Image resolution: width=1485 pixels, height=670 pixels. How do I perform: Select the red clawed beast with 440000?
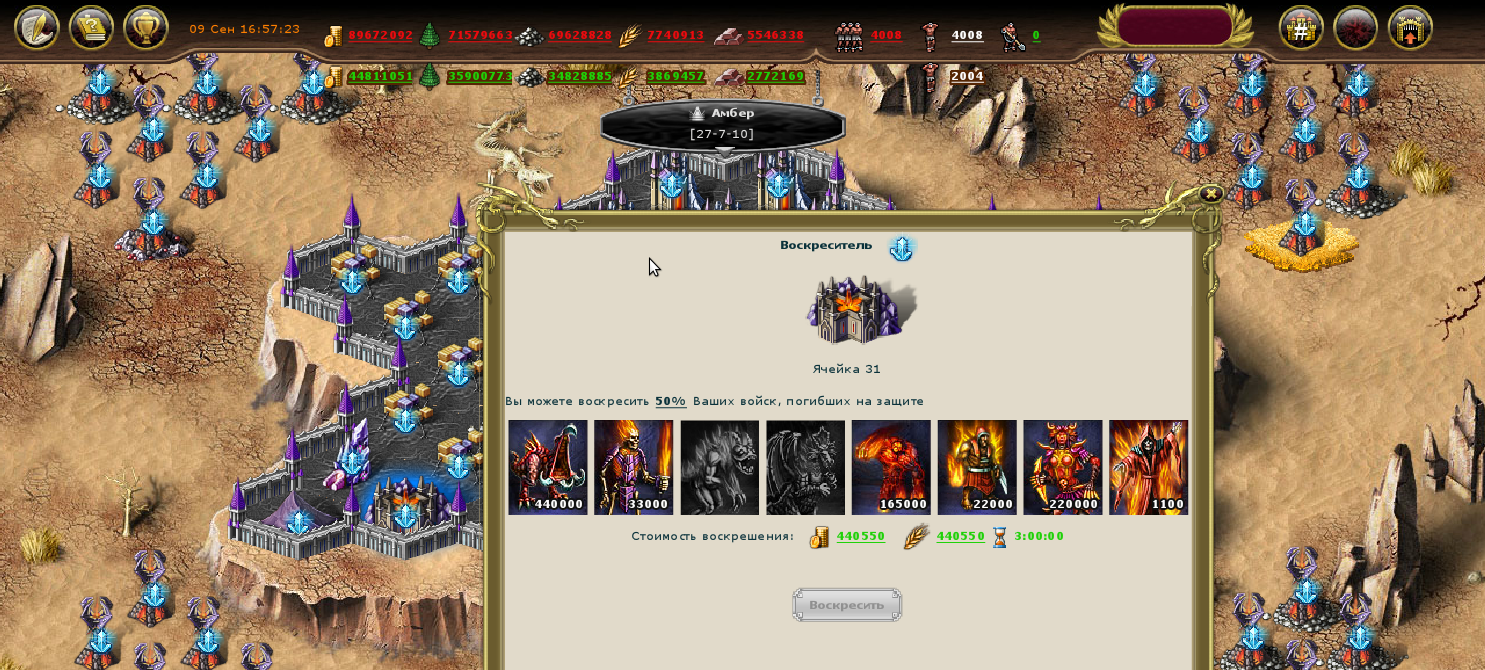pos(548,467)
